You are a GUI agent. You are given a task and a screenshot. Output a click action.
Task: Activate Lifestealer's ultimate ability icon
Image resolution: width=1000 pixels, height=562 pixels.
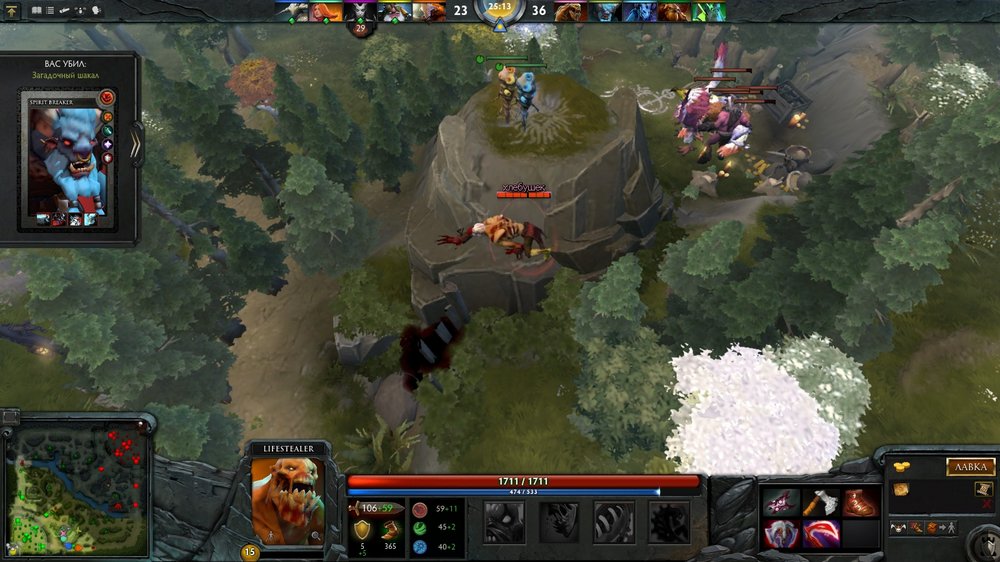(x=668, y=520)
